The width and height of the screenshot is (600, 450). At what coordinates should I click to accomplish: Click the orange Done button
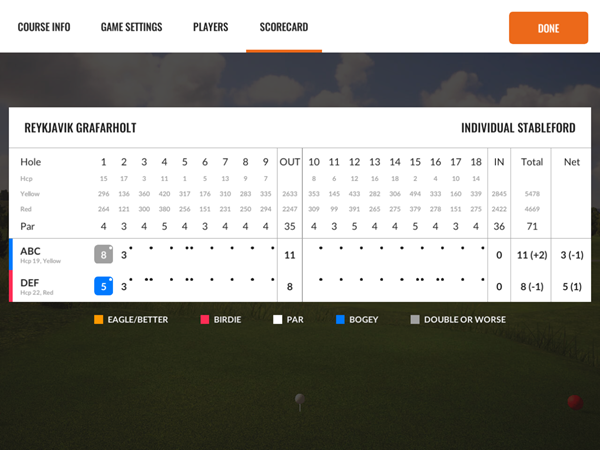point(548,28)
